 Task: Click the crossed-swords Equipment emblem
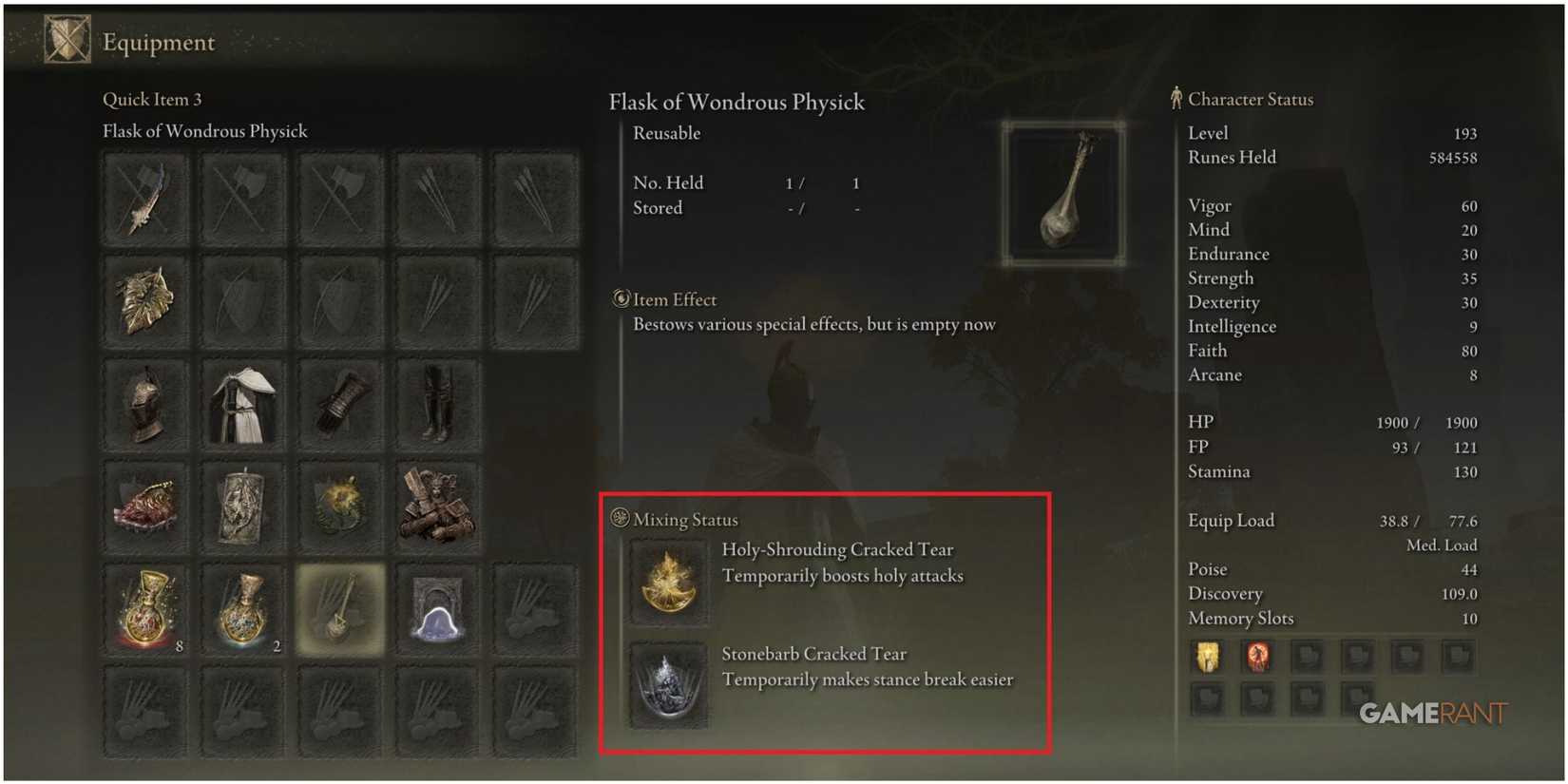point(67,38)
